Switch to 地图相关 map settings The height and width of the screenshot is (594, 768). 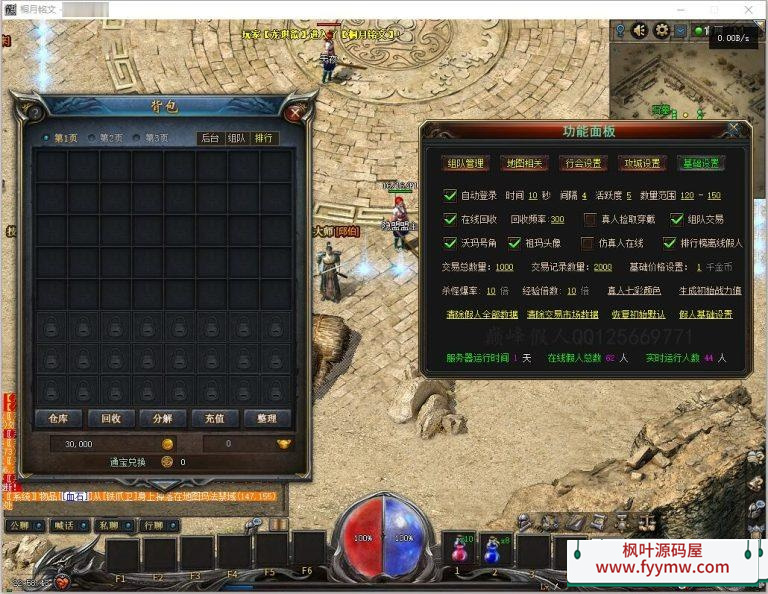click(x=523, y=163)
